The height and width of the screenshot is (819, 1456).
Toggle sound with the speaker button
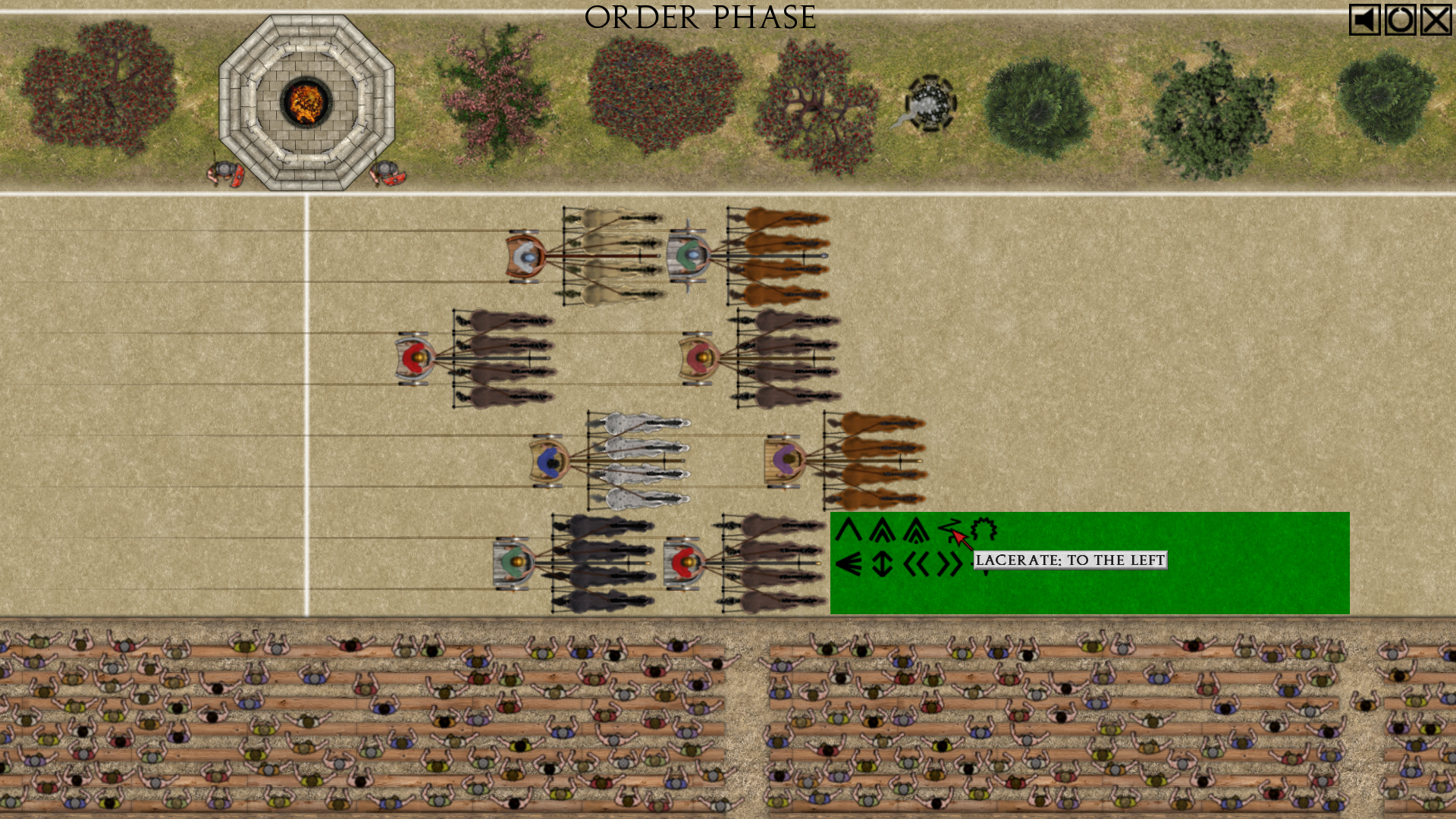pyautogui.click(x=1364, y=20)
